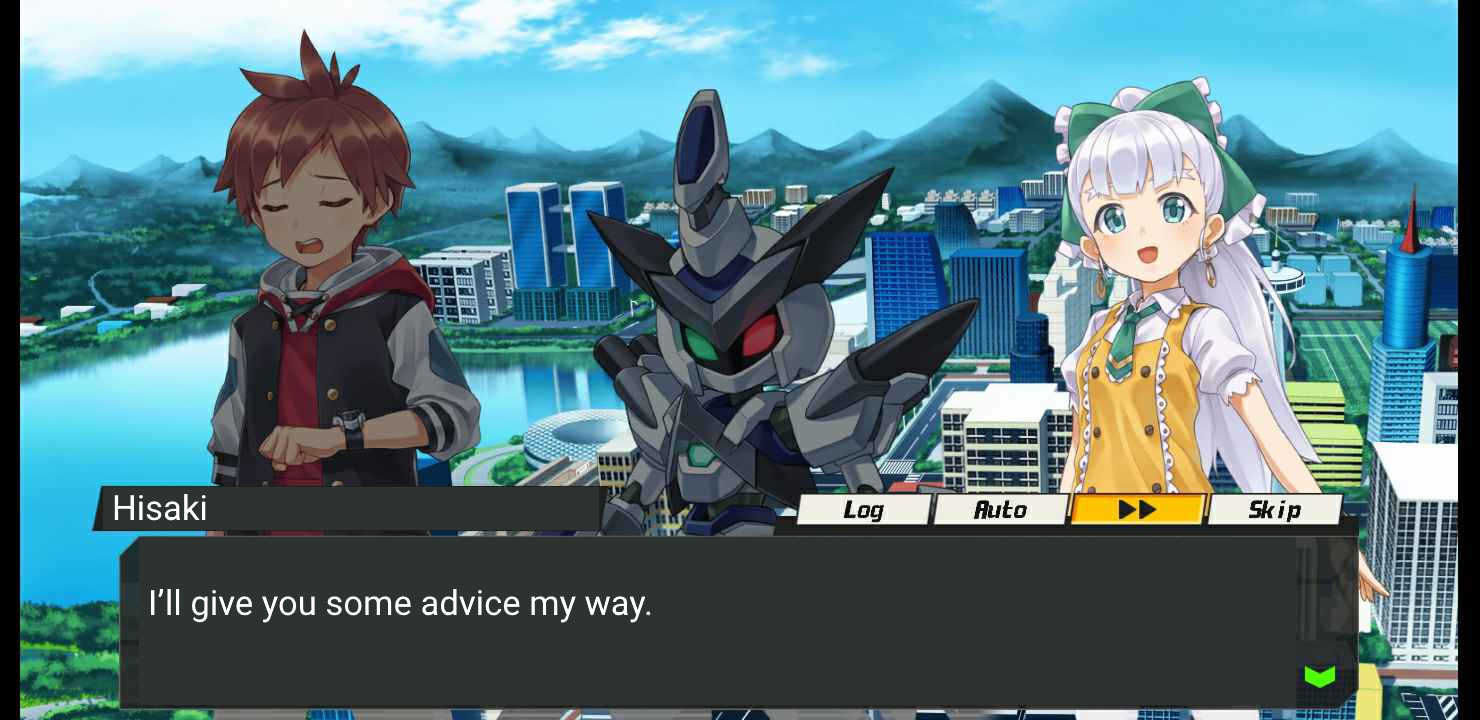Skip the dialogue scene
This screenshot has width=1480, height=720.
(1274, 510)
